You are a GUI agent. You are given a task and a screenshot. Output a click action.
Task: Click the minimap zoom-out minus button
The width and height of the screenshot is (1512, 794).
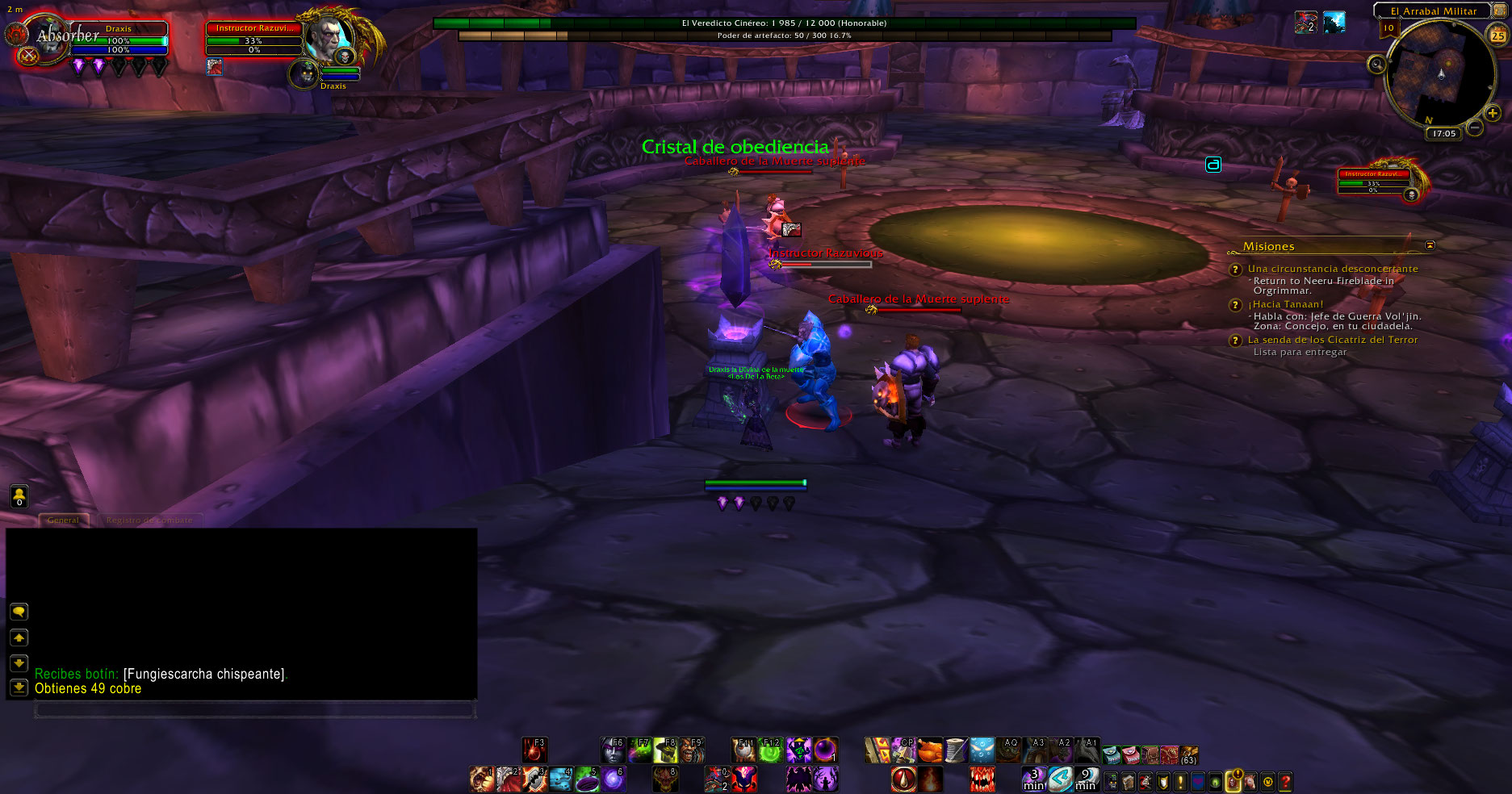click(x=1475, y=127)
